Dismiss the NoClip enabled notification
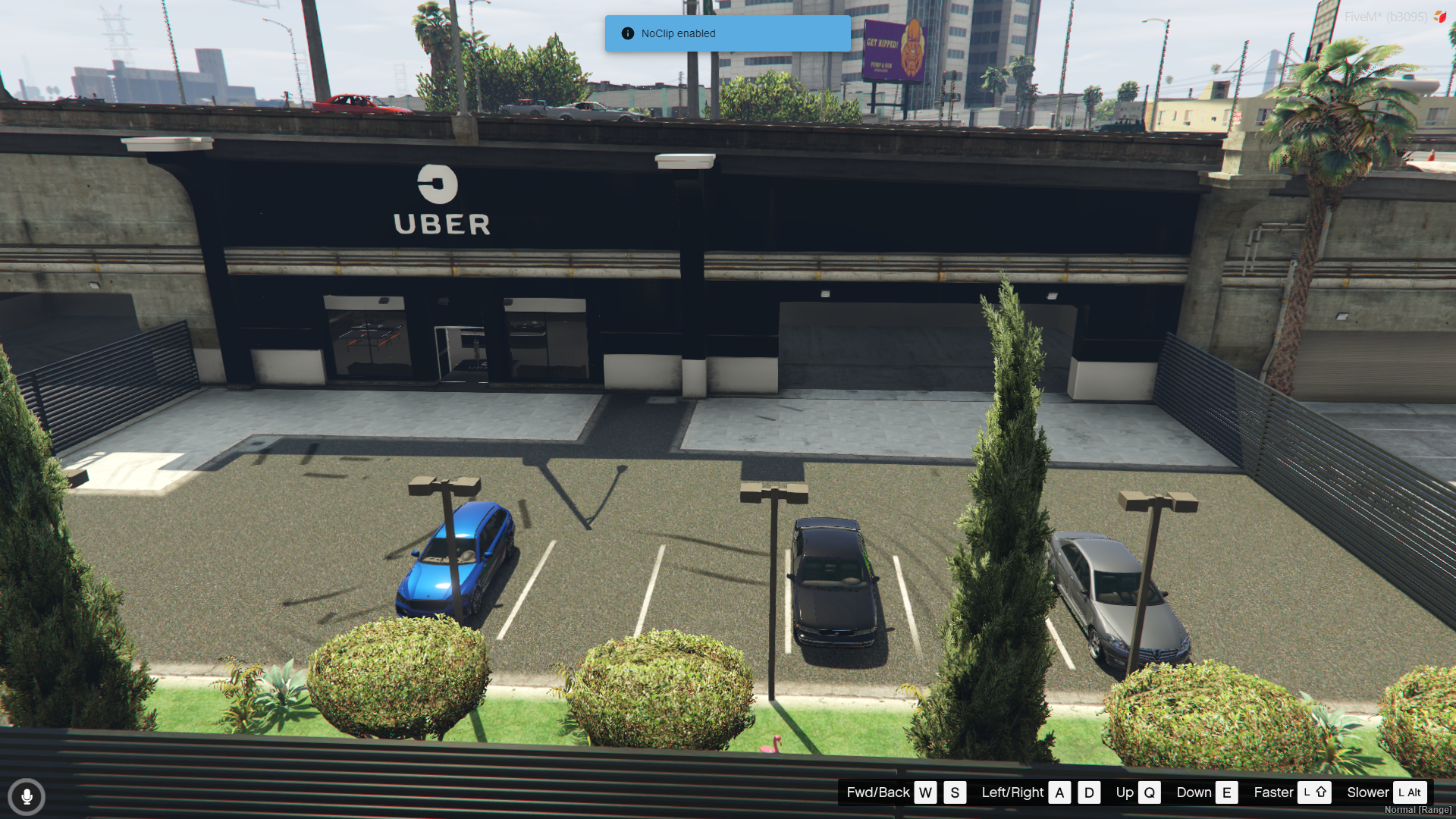This screenshot has width=1456, height=819. click(x=726, y=33)
